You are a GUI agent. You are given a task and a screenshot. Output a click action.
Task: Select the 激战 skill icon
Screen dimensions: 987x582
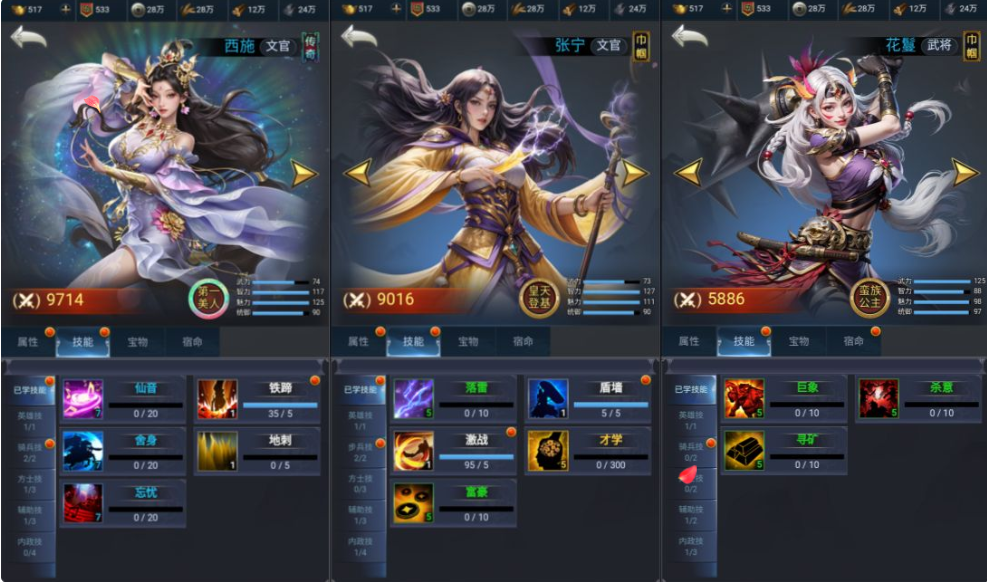(x=413, y=451)
